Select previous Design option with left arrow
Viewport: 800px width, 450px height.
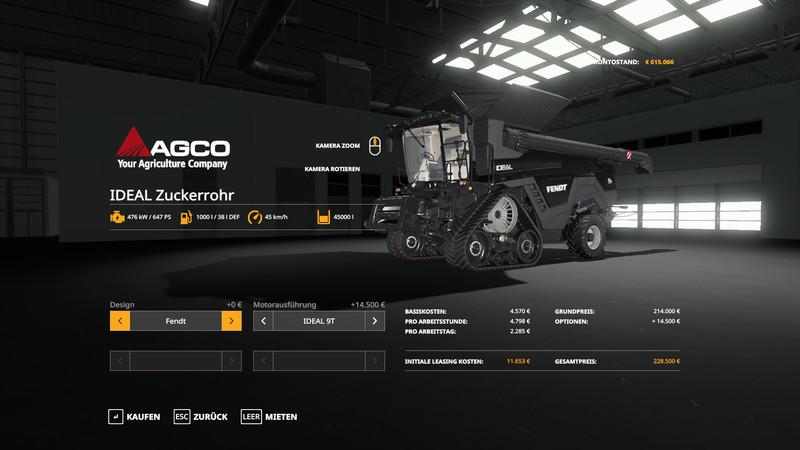(119, 321)
